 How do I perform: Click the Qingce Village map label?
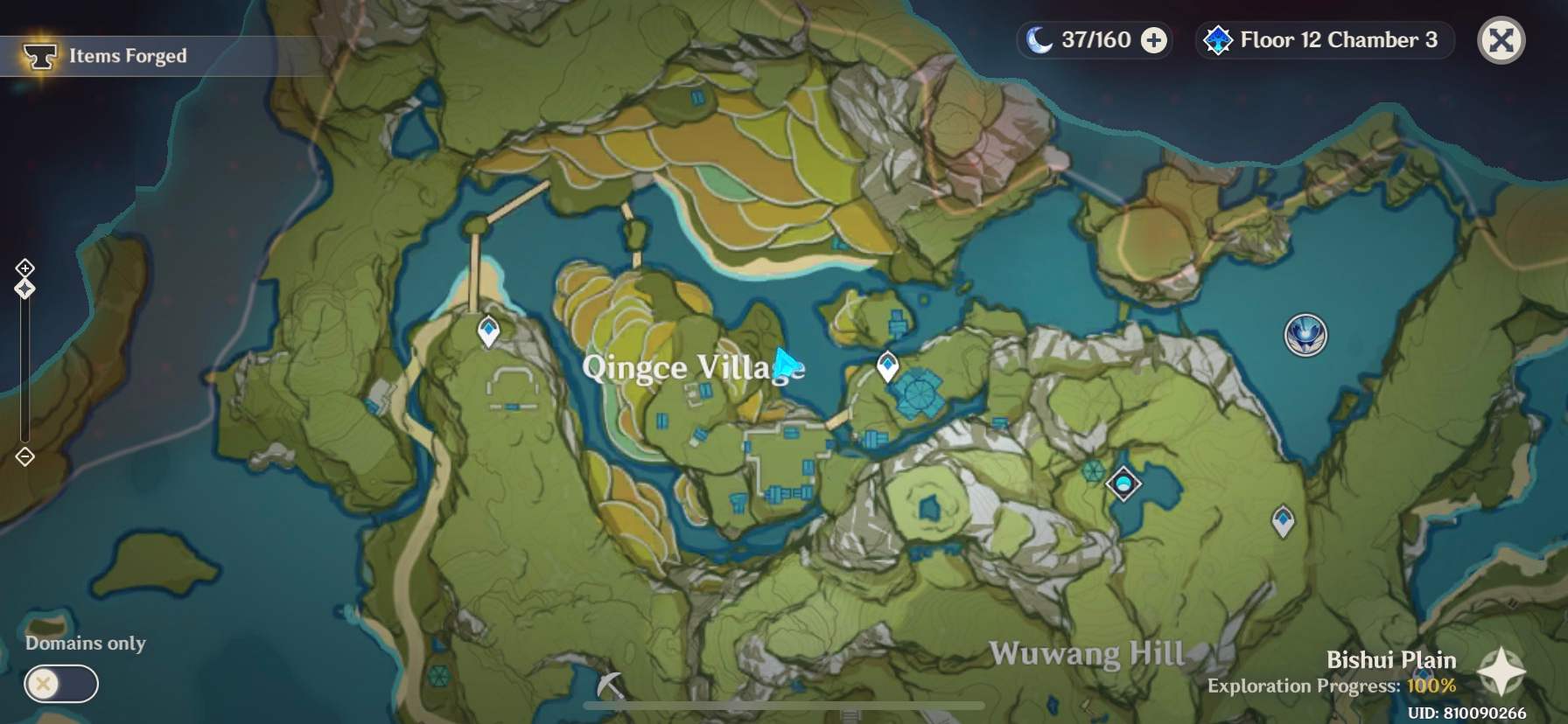694,368
